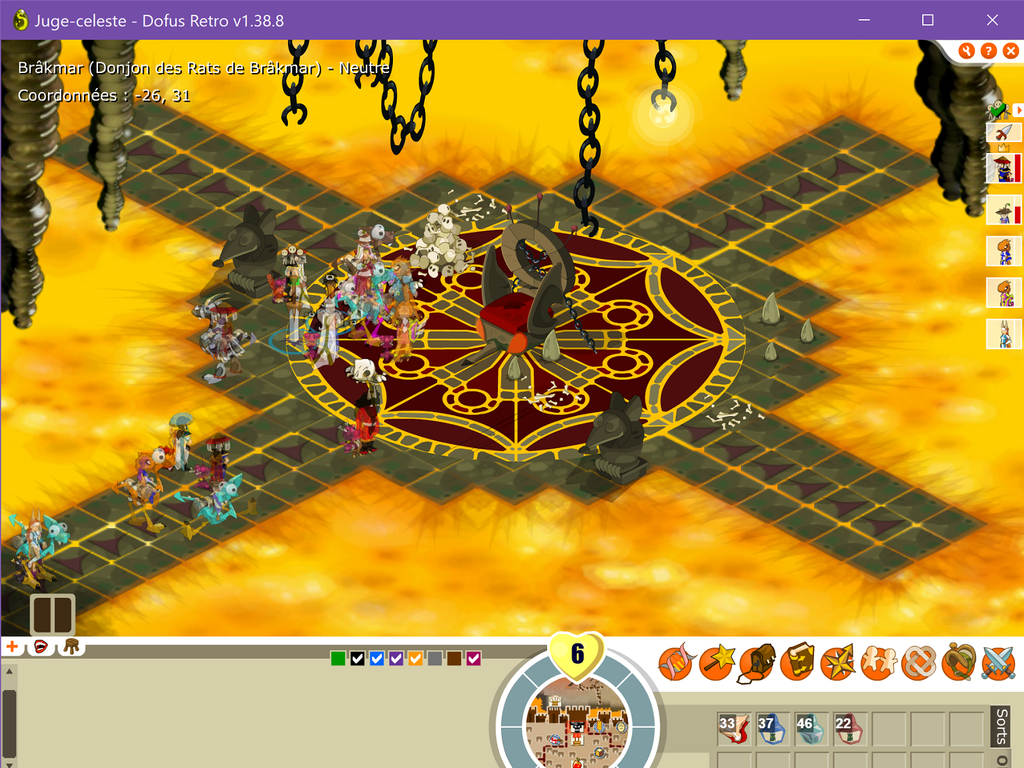Open the inventory backpack

tap(757, 661)
